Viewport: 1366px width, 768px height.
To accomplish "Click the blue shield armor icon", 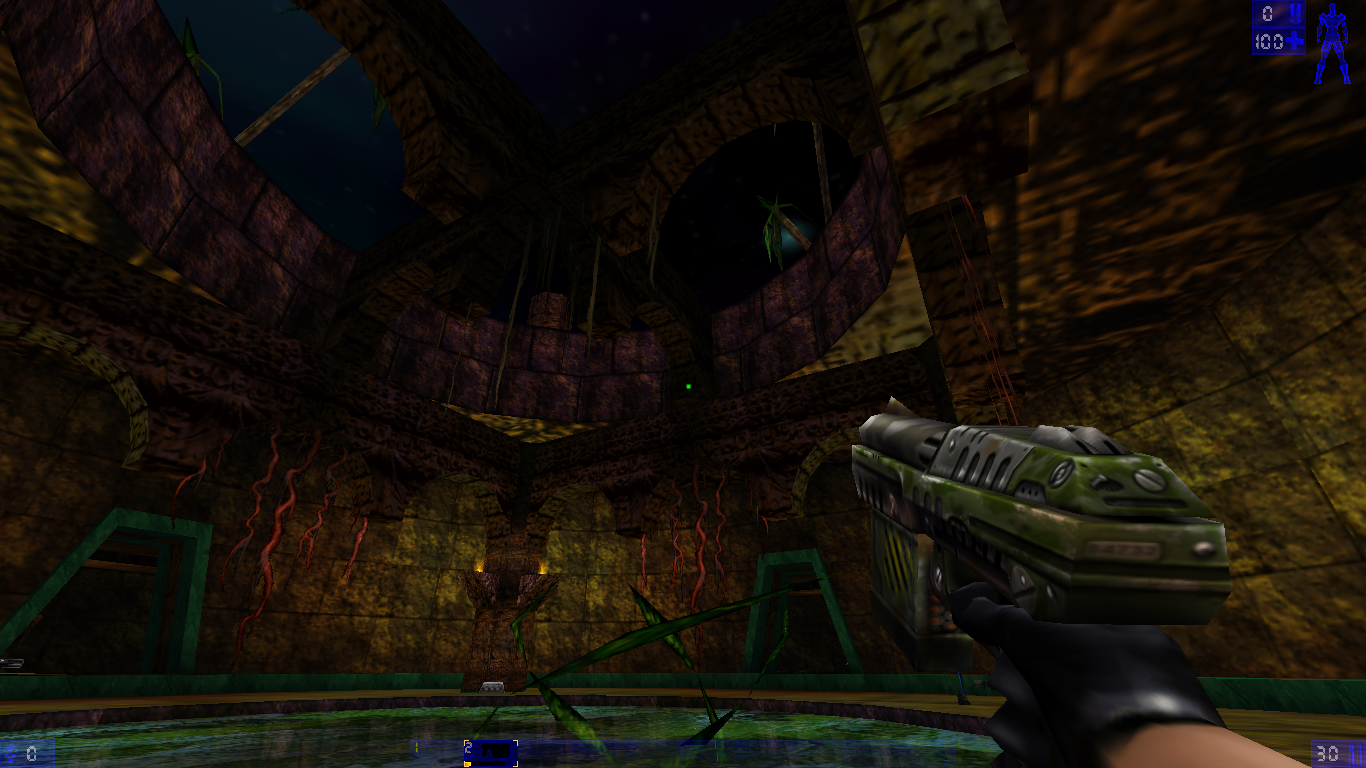I will coord(1296,13).
